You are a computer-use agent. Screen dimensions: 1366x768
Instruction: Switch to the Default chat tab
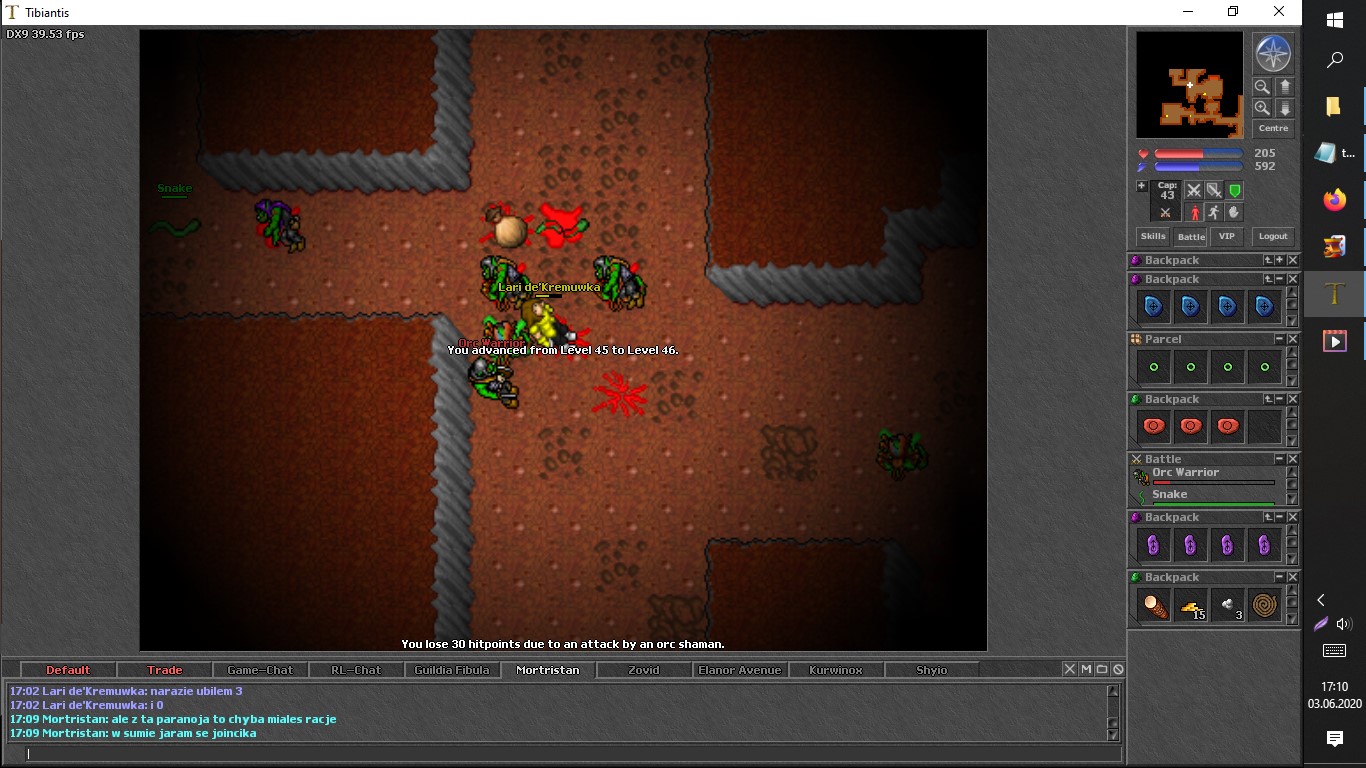(x=68, y=670)
